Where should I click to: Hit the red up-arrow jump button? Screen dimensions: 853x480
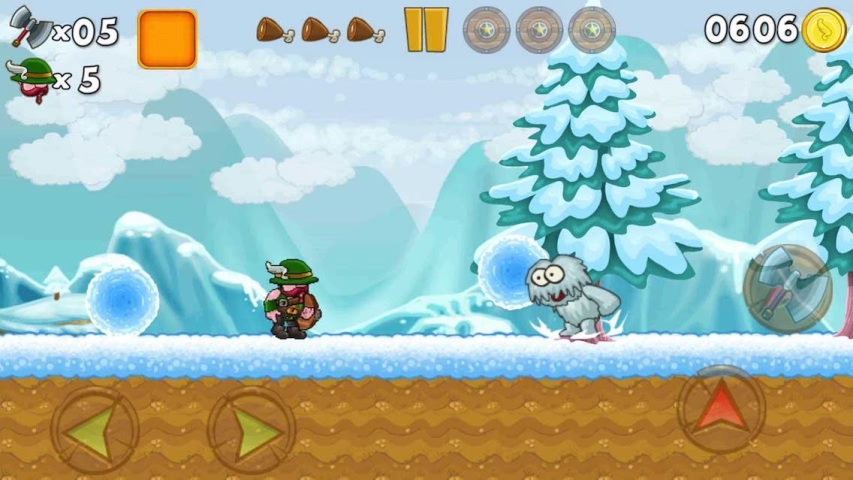click(x=721, y=409)
